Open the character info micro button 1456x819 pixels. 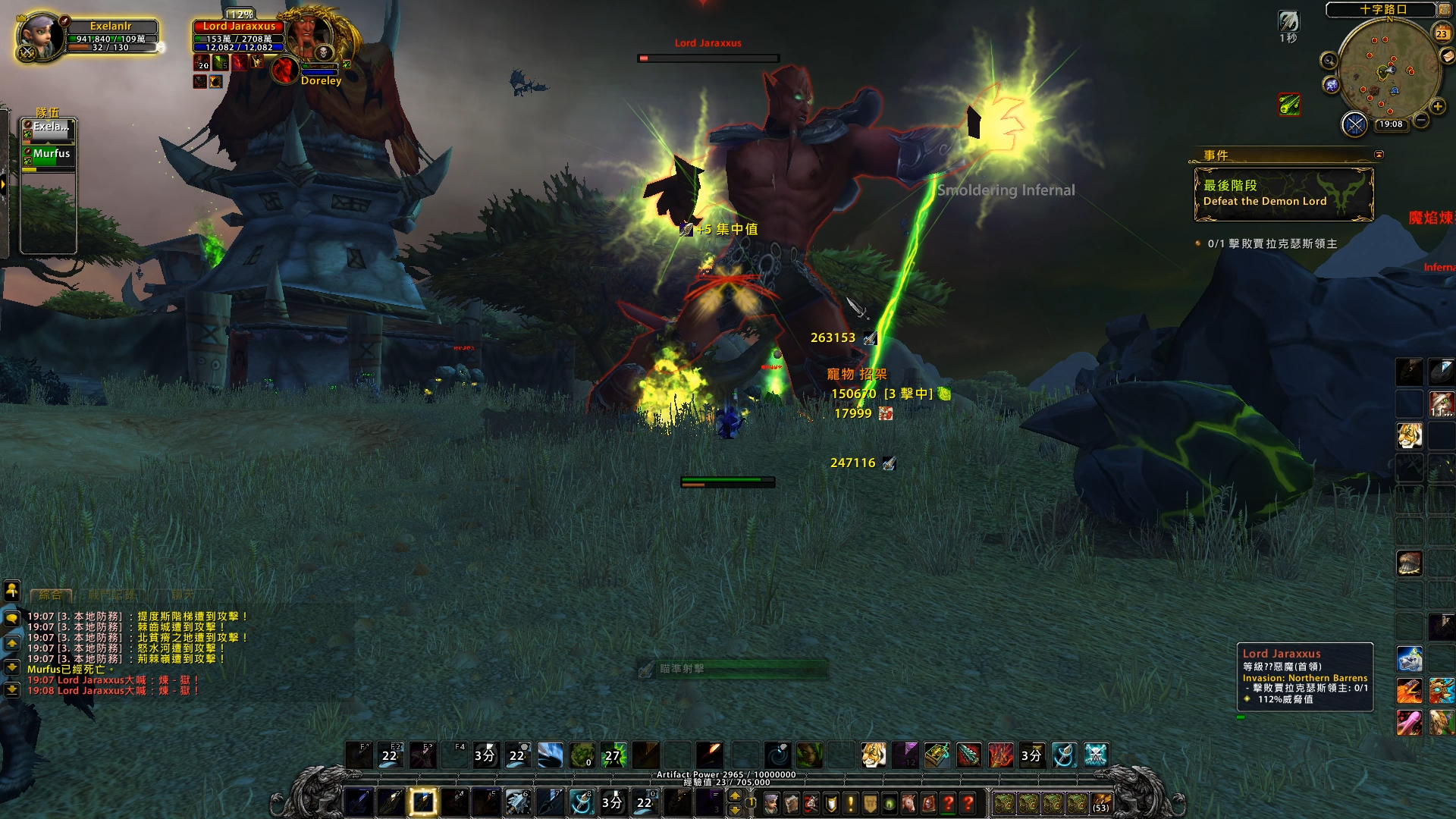tap(771, 802)
